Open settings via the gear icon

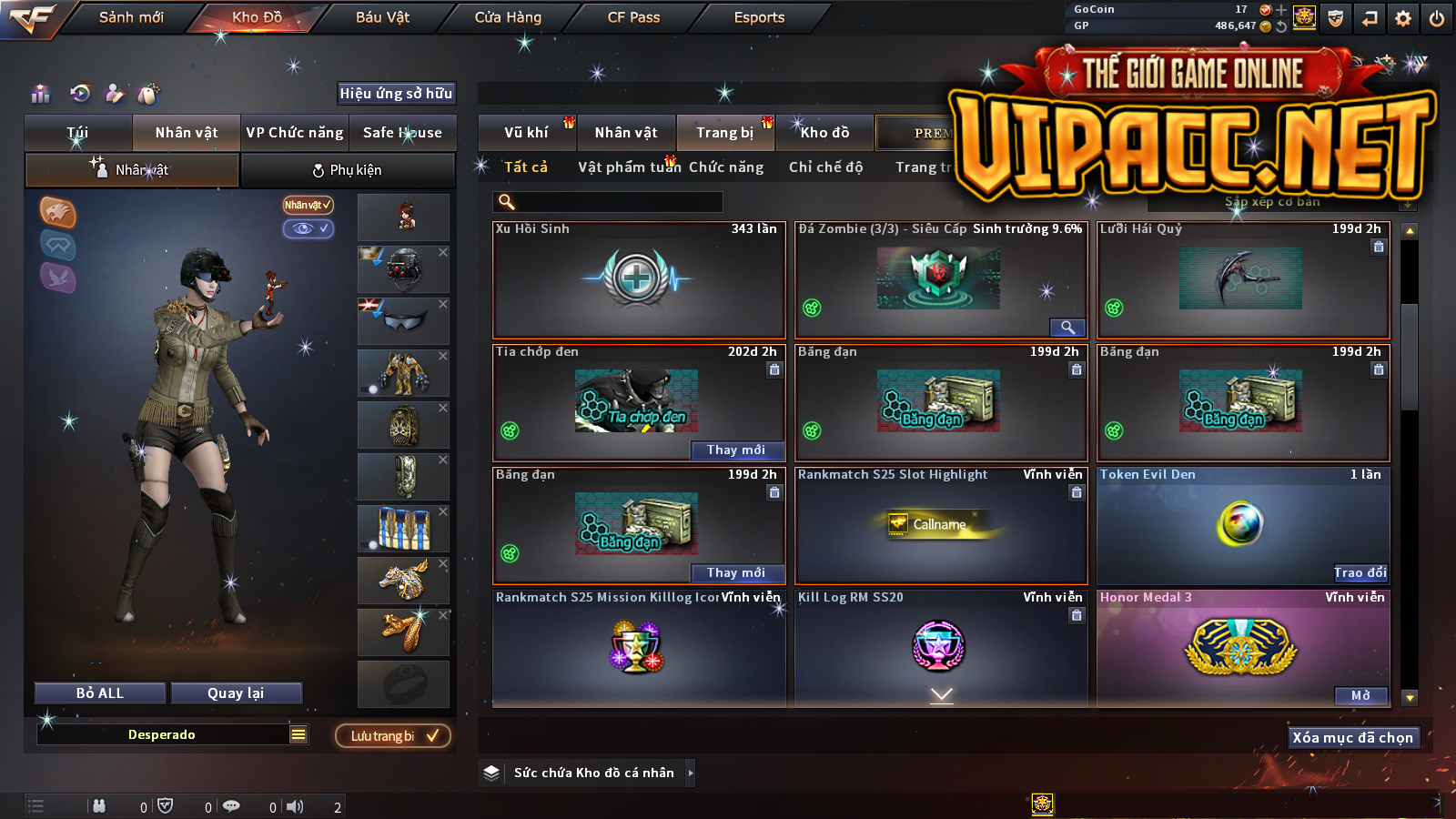pos(1403,18)
